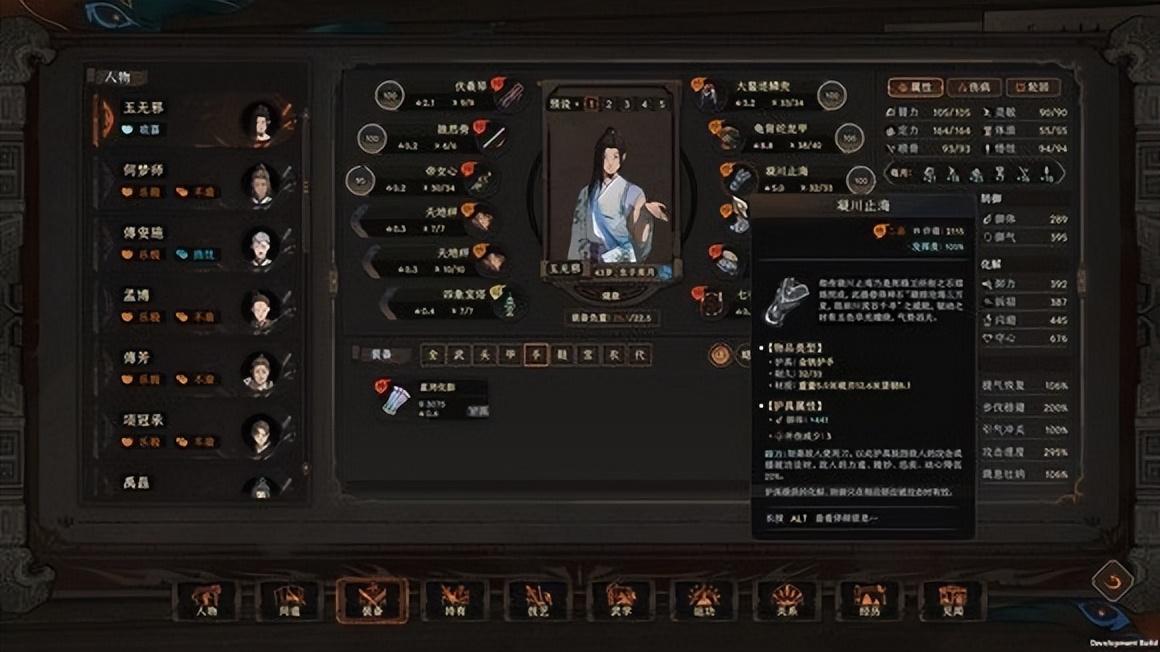Switch to the 伤病 injuries panel
Image resolution: width=1160 pixels, height=652 pixels.
[x=973, y=88]
